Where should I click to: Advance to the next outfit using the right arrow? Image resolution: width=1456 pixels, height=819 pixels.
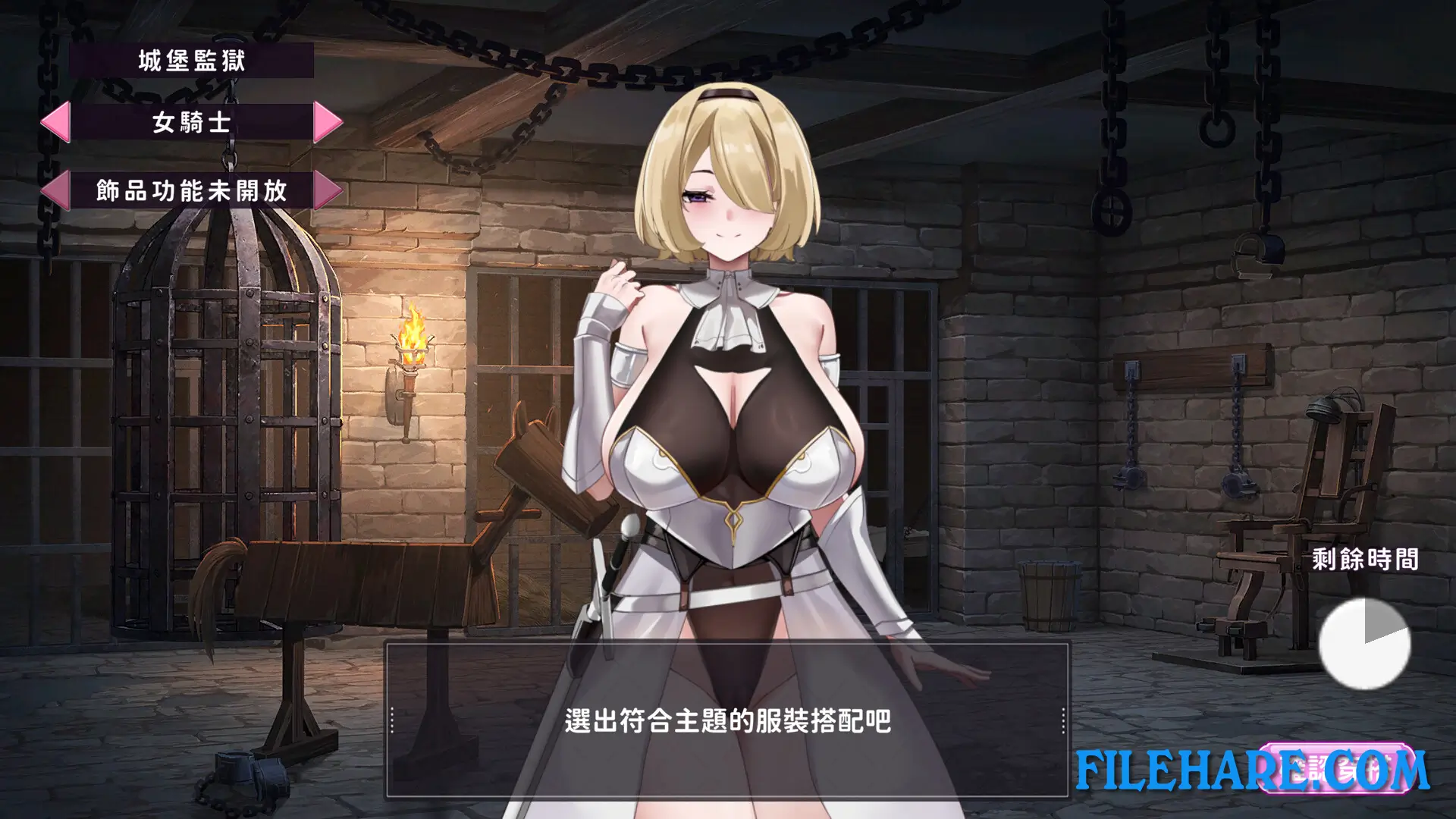tap(331, 122)
